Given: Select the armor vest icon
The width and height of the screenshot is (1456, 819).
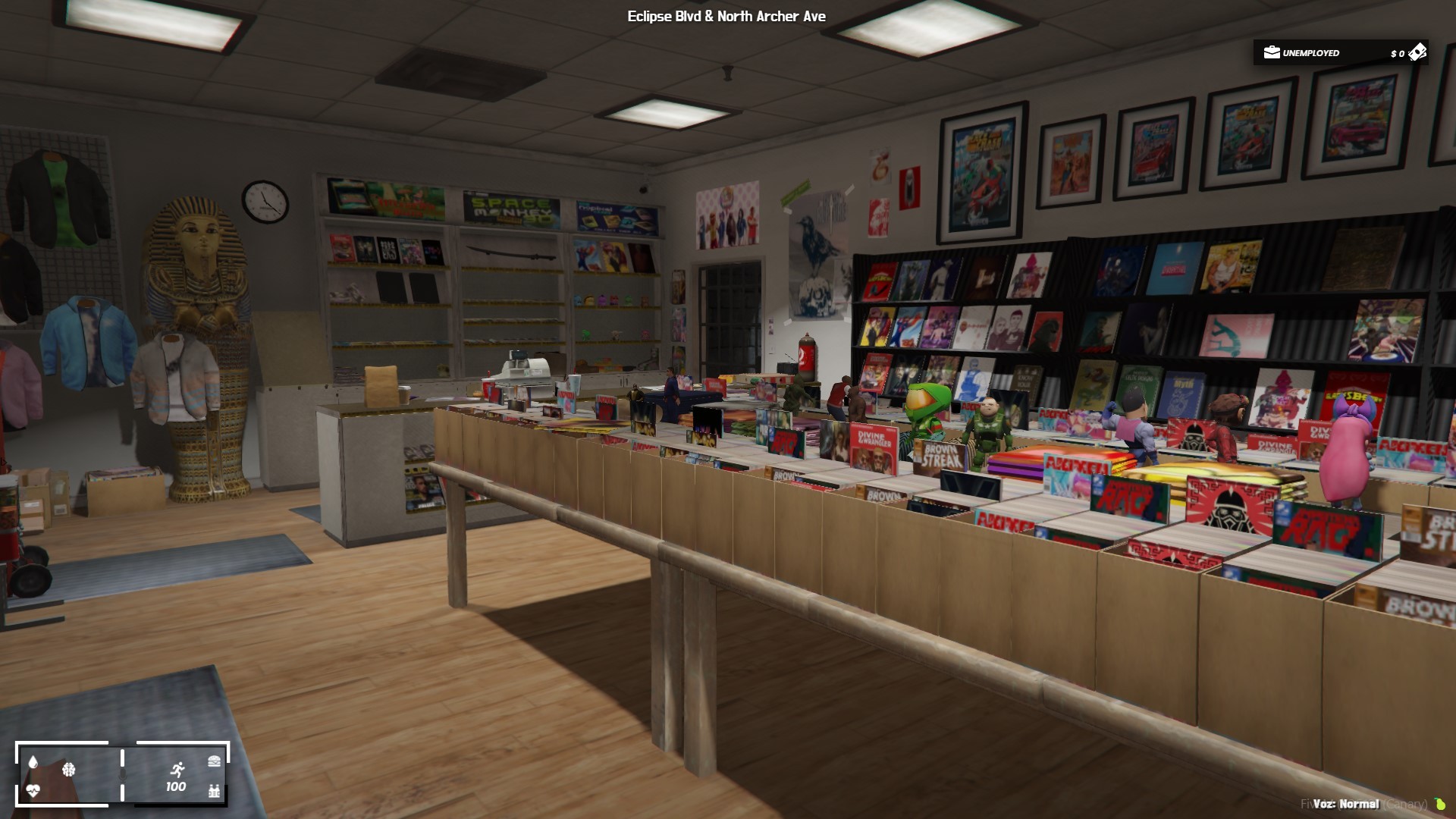Looking at the screenshot, I should pos(214,792).
